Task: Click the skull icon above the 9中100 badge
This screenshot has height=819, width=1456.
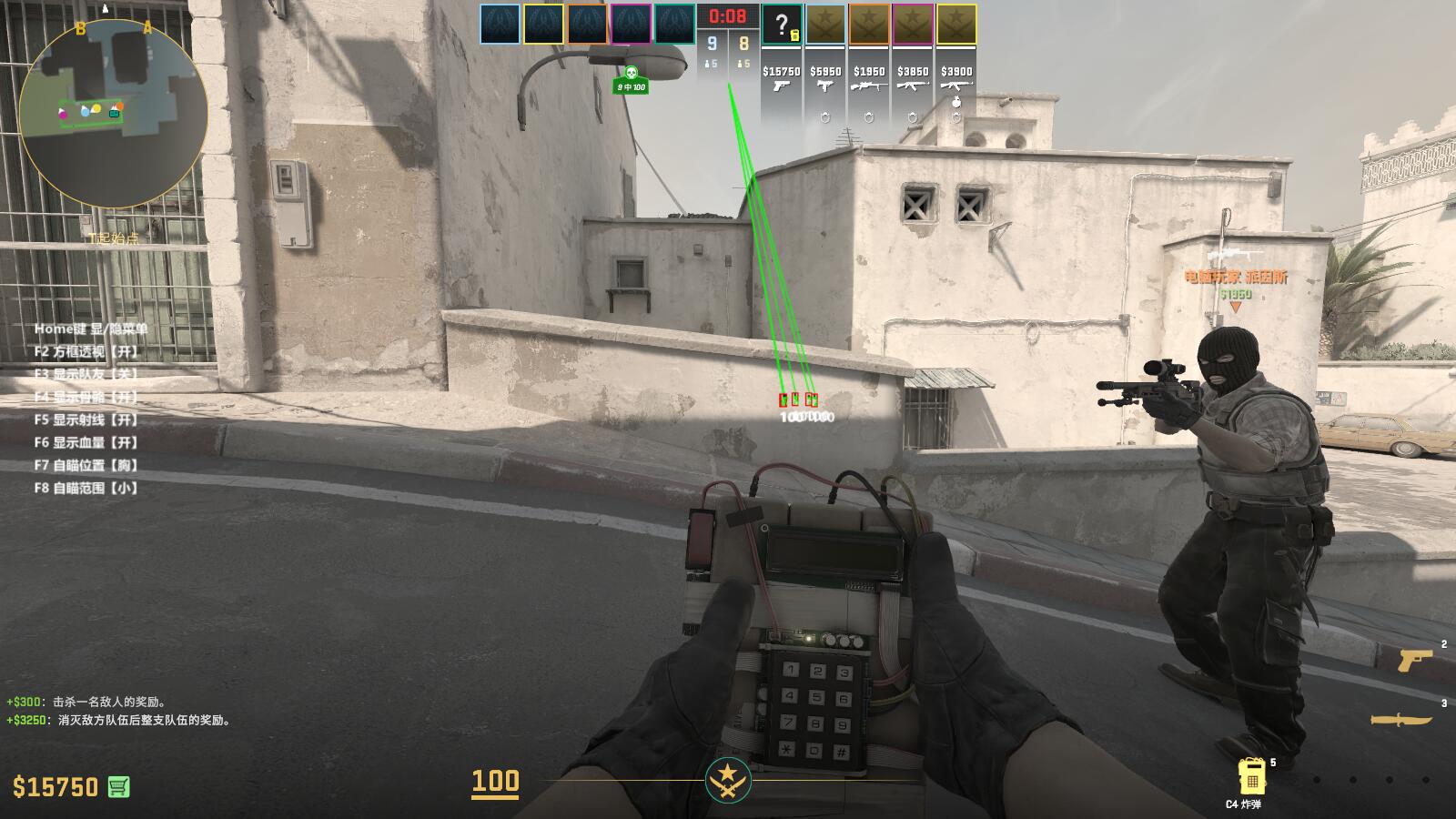Action: tap(630, 70)
